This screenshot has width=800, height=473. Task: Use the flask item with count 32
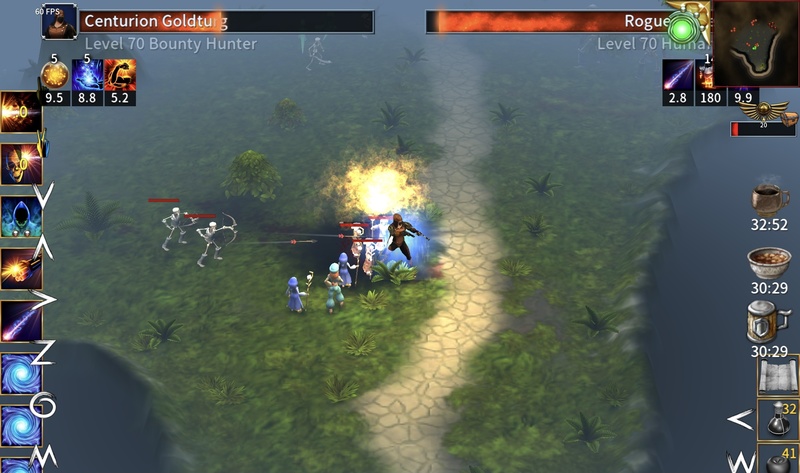tap(776, 418)
